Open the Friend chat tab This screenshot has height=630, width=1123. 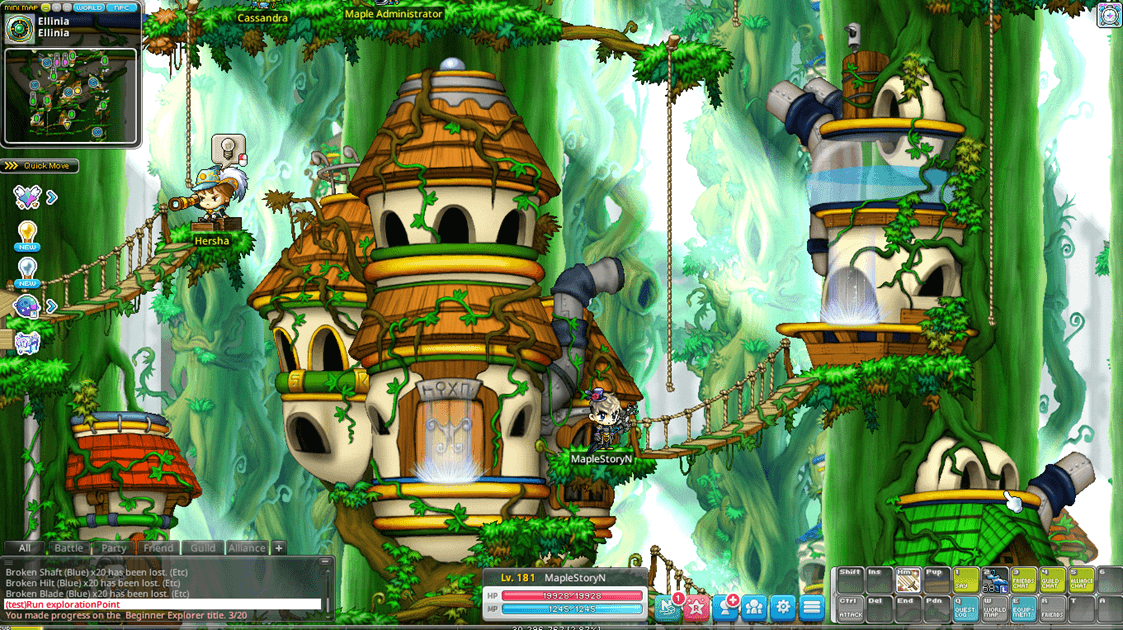(x=158, y=548)
